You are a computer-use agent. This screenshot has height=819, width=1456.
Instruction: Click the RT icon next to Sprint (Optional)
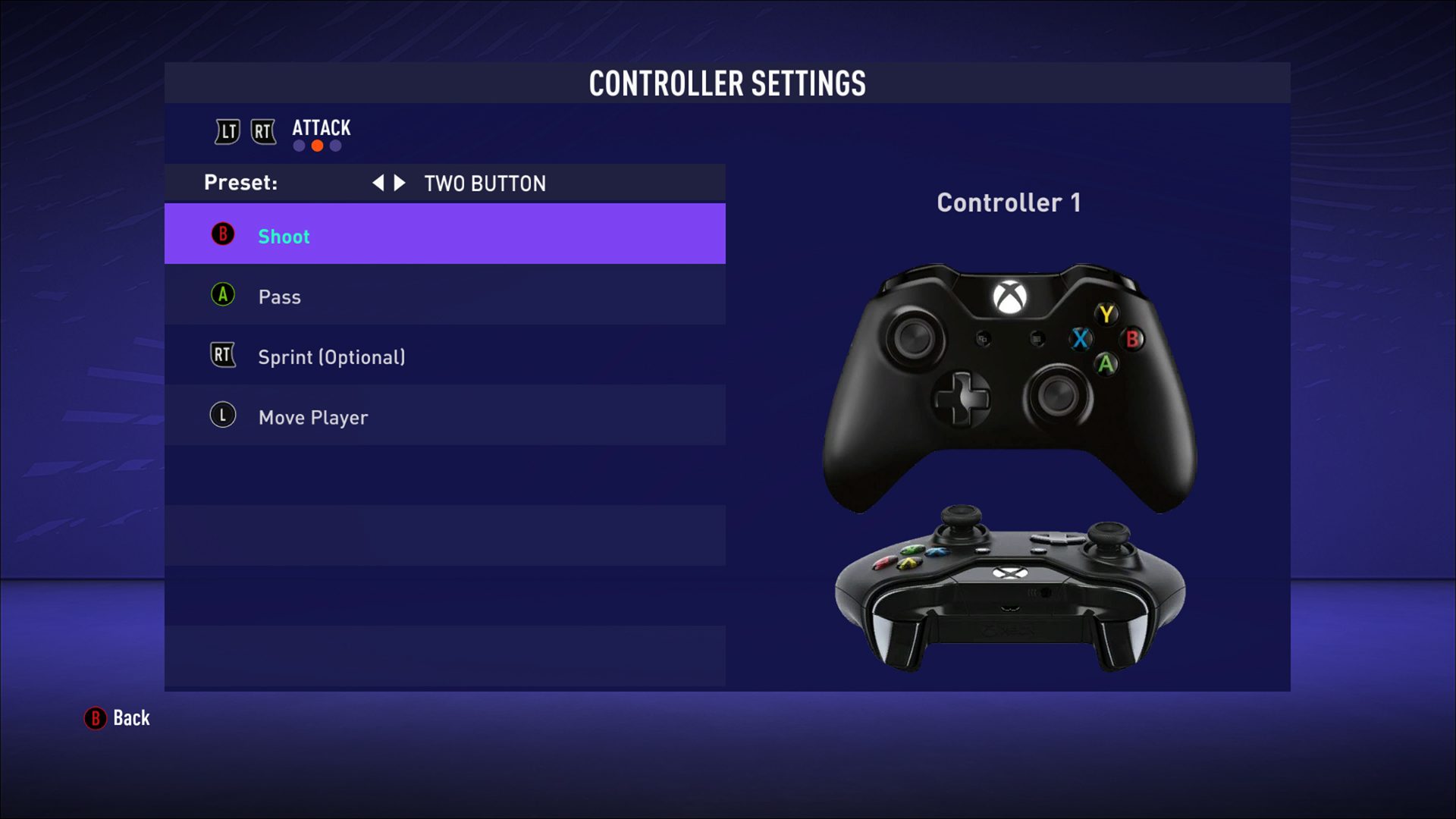[222, 356]
